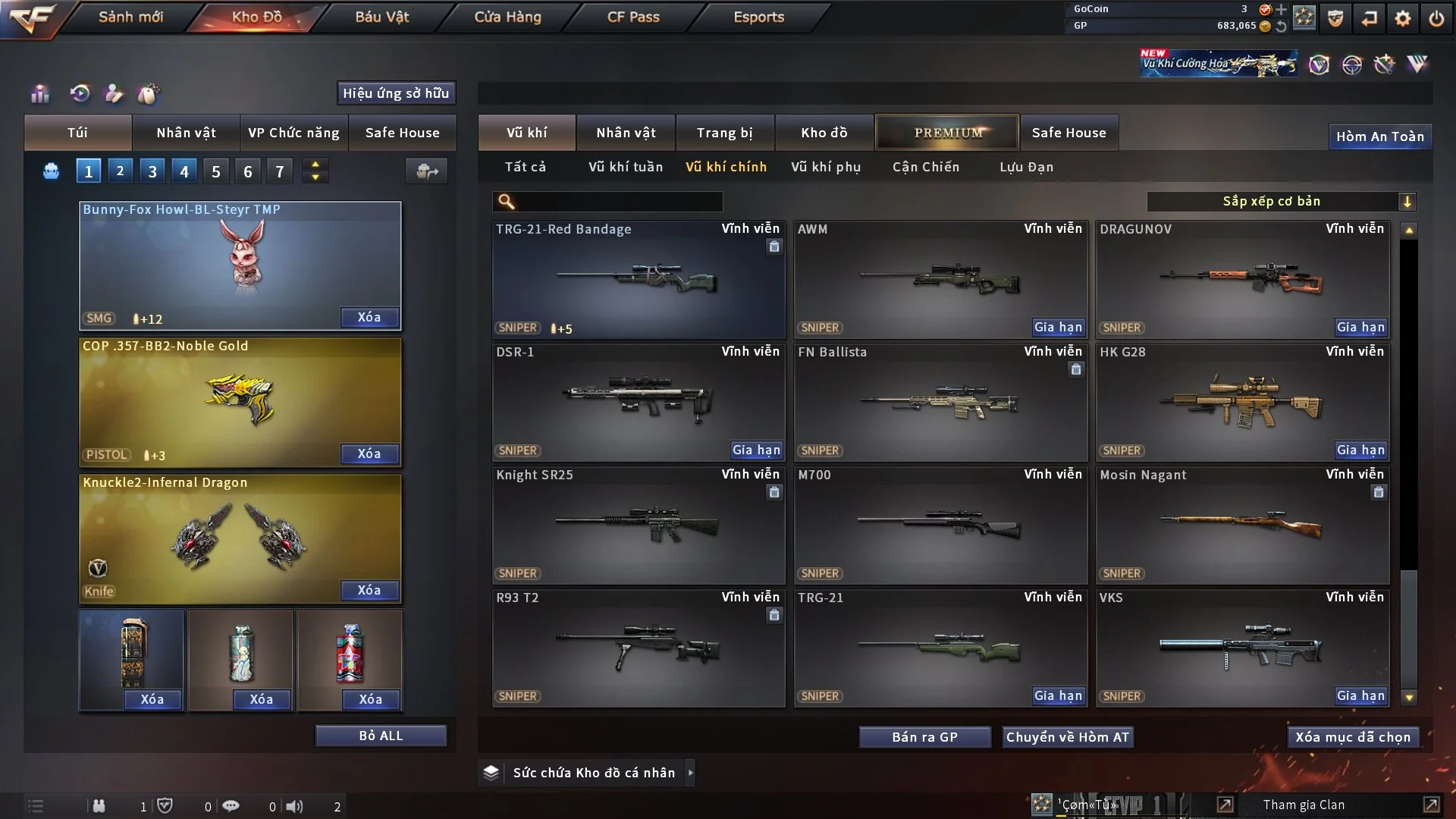Open Hòm An Toàn safe box

coord(1379,136)
